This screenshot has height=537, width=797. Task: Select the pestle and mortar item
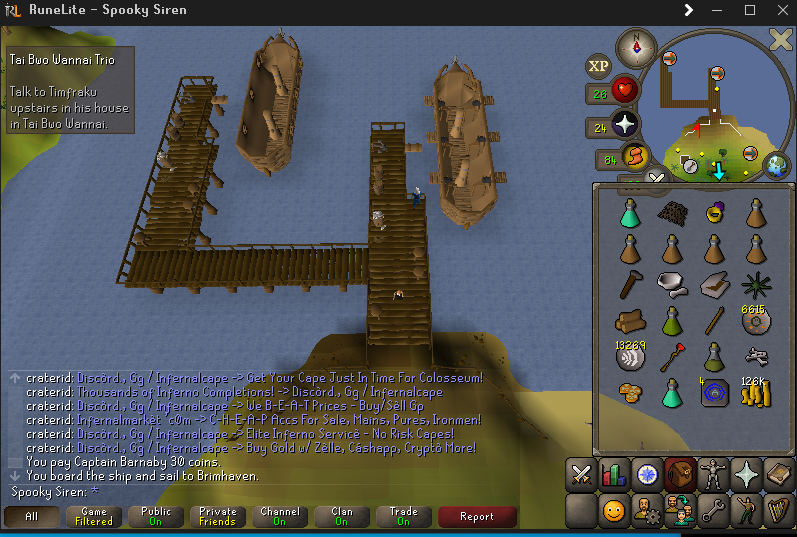[671, 285]
